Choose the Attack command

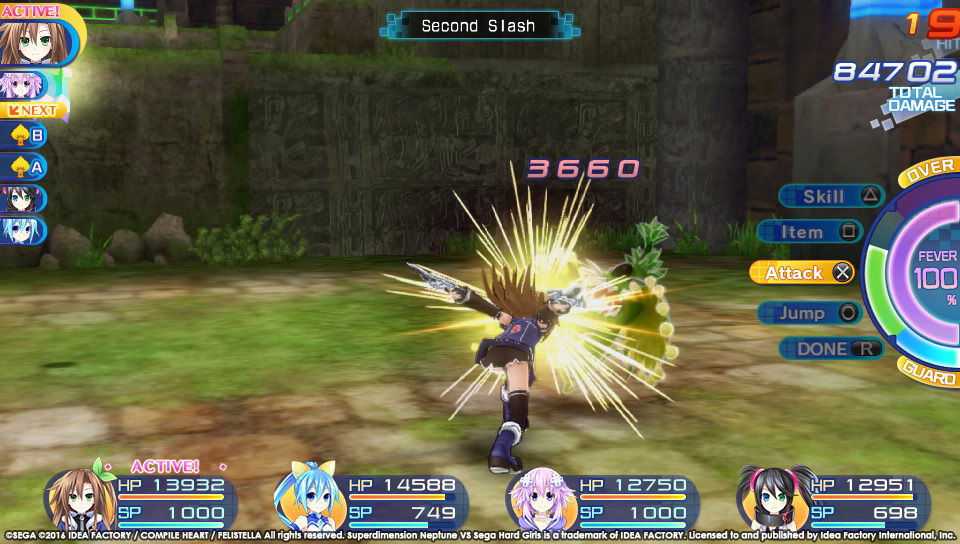801,272
